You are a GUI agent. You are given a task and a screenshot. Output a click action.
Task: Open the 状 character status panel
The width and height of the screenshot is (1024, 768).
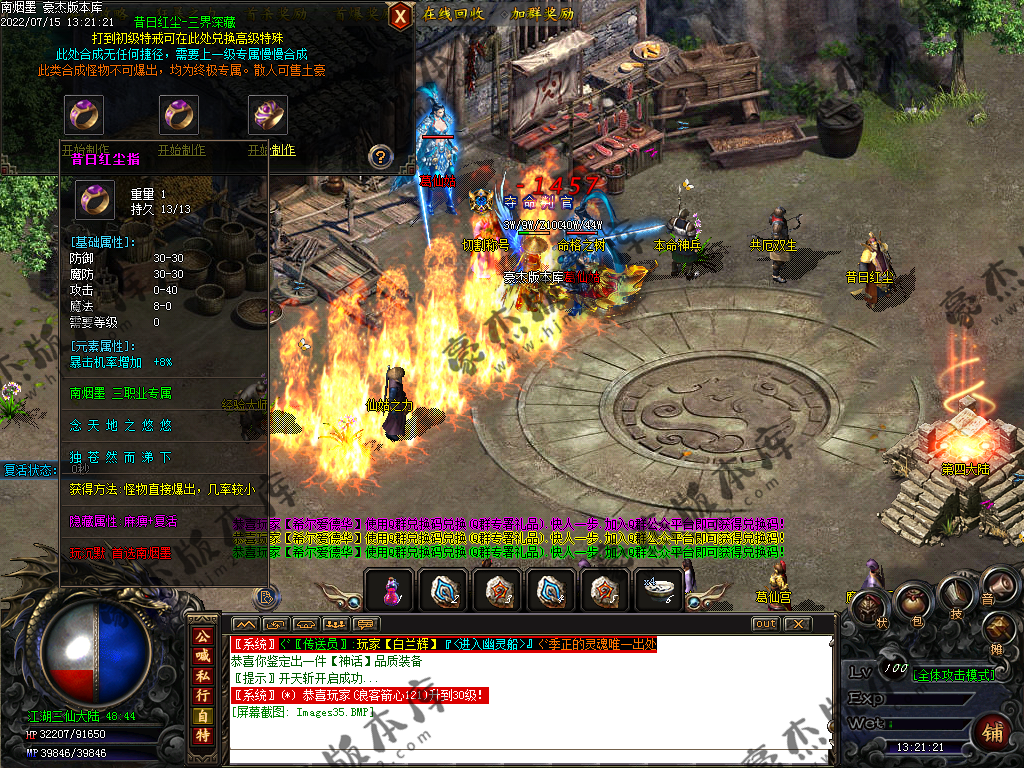[868, 607]
